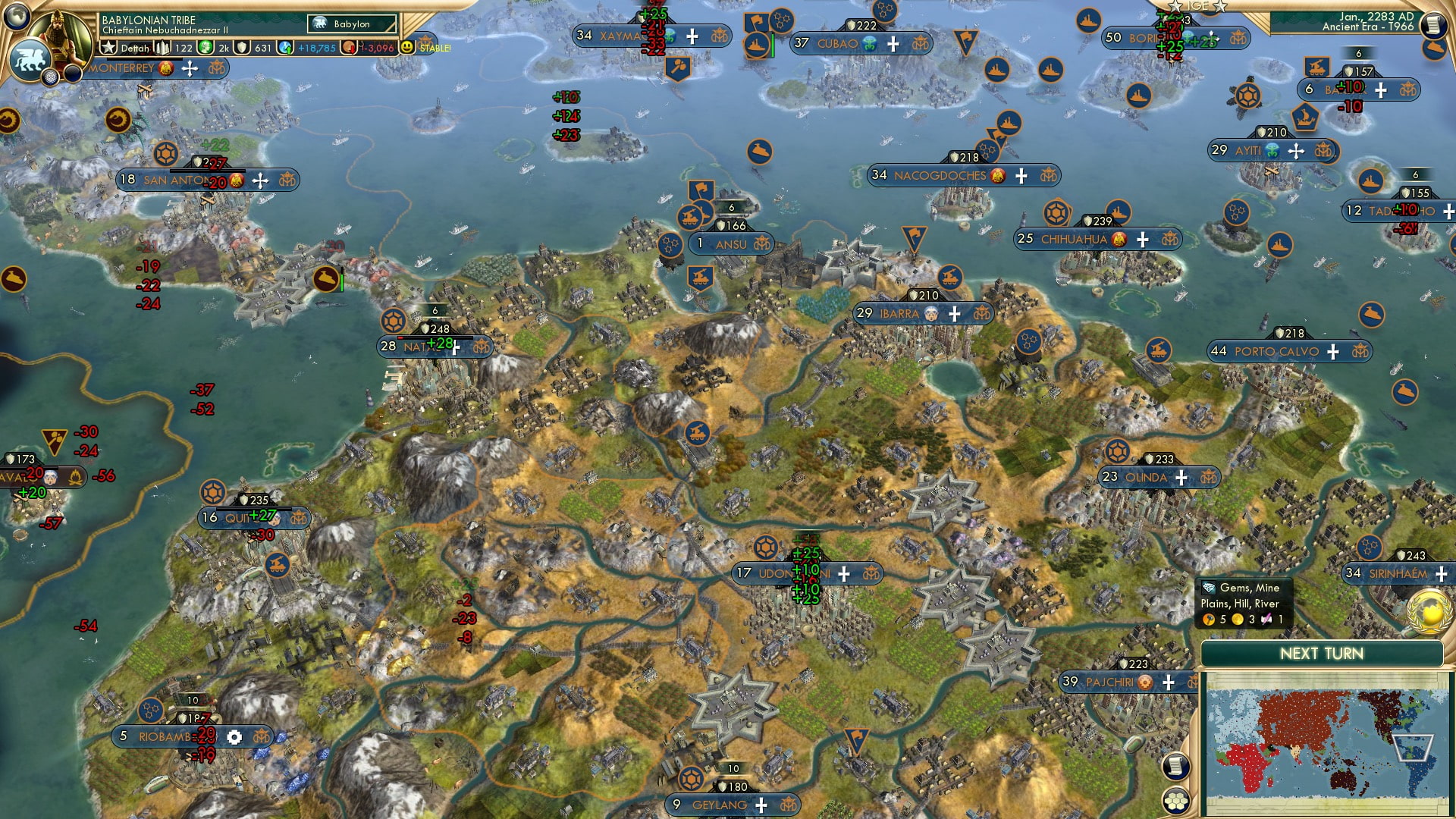
Task: Click the production progress bar on Riobamba's banner
Action: point(191,701)
